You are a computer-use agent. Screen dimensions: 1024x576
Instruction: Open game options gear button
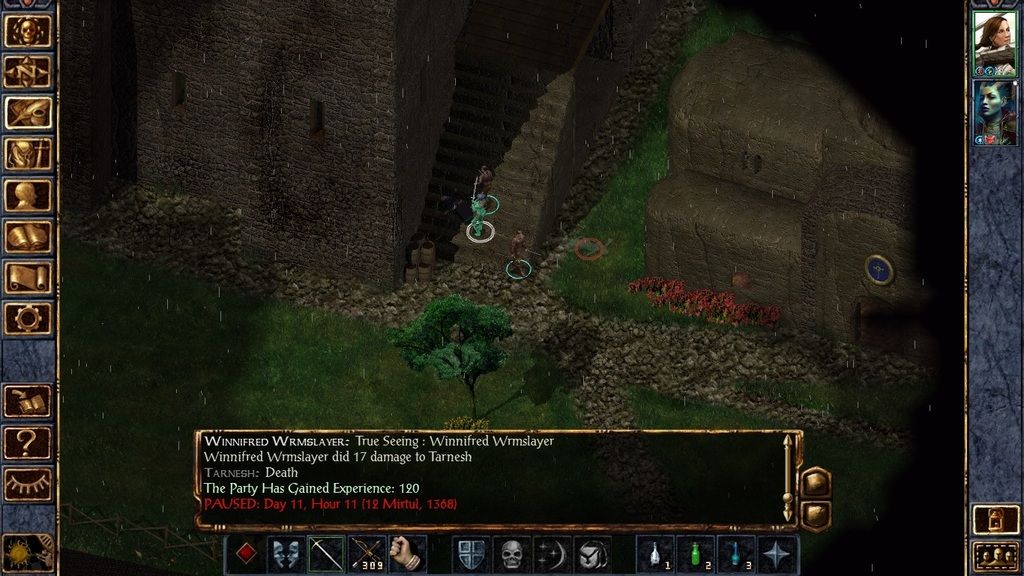coord(27,318)
